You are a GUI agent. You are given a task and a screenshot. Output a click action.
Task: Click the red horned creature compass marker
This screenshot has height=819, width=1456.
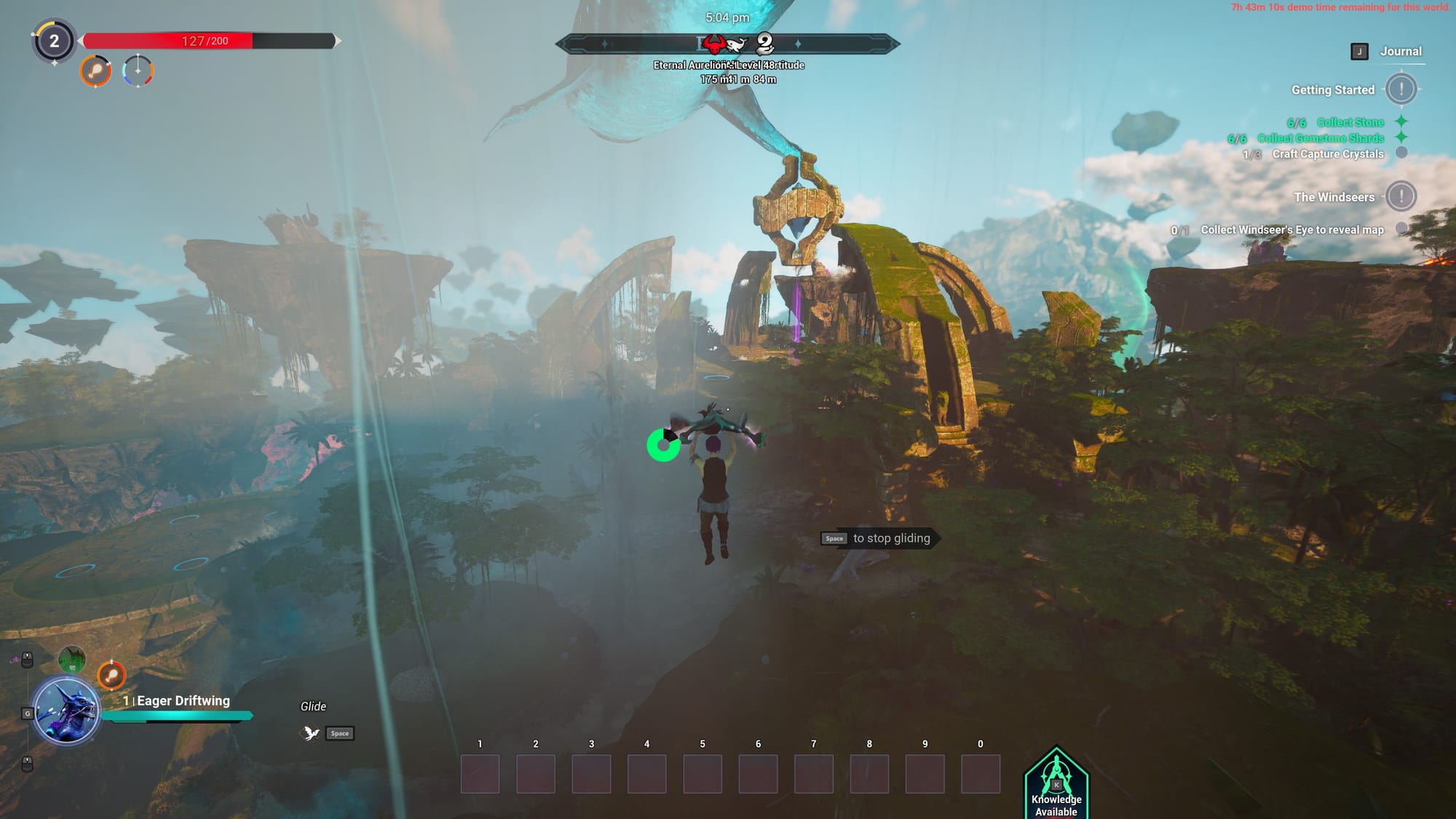pos(714,46)
